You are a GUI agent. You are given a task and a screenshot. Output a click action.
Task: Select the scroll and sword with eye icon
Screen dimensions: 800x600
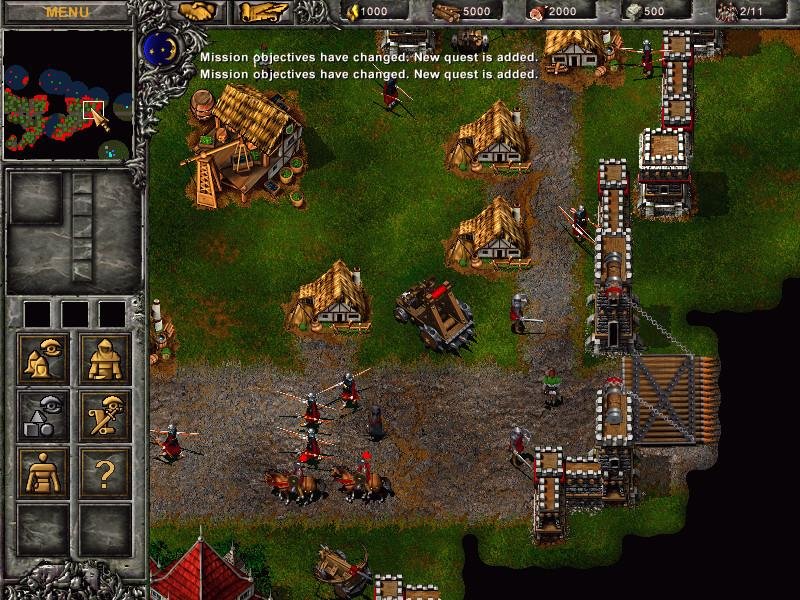pyautogui.click(x=105, y=415)
